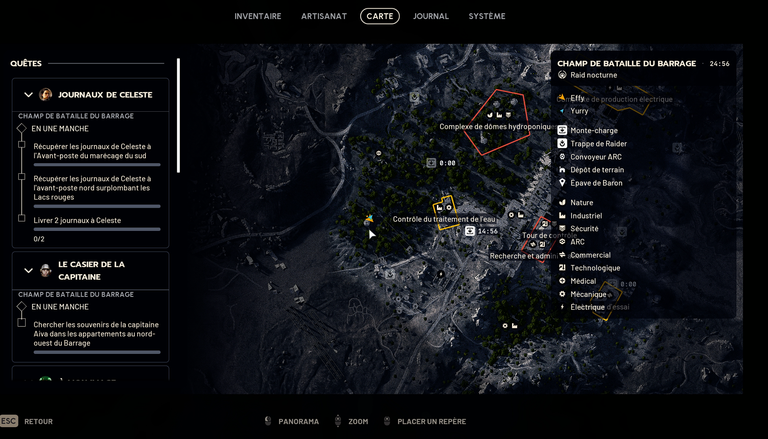
Task: Toggle the Industriel loot category
Action: point(585,216)
